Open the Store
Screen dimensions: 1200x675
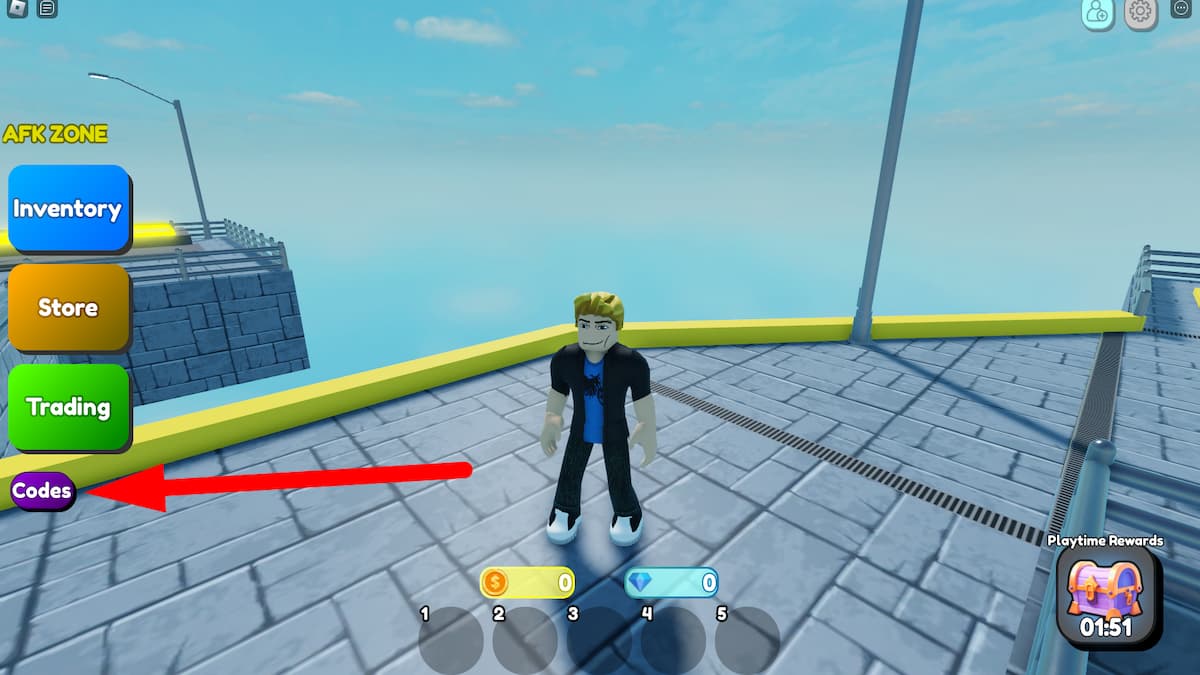tap(68, 307)
